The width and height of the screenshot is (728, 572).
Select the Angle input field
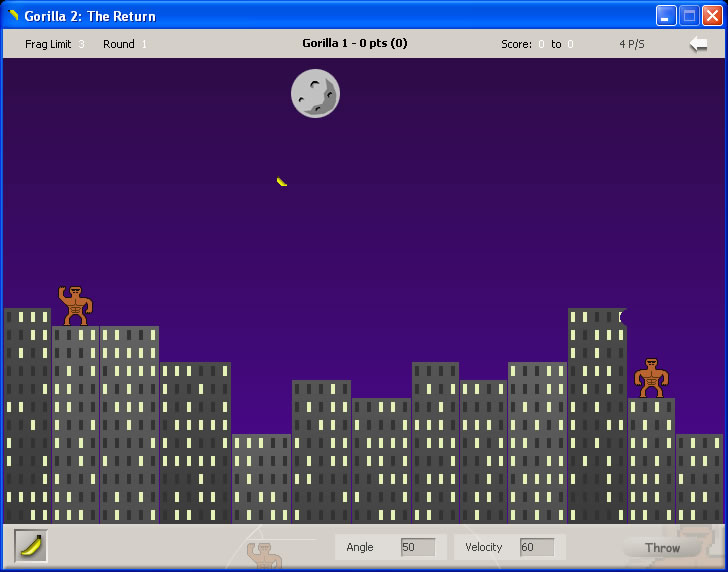pyautogui.click(x=417, y=547)
